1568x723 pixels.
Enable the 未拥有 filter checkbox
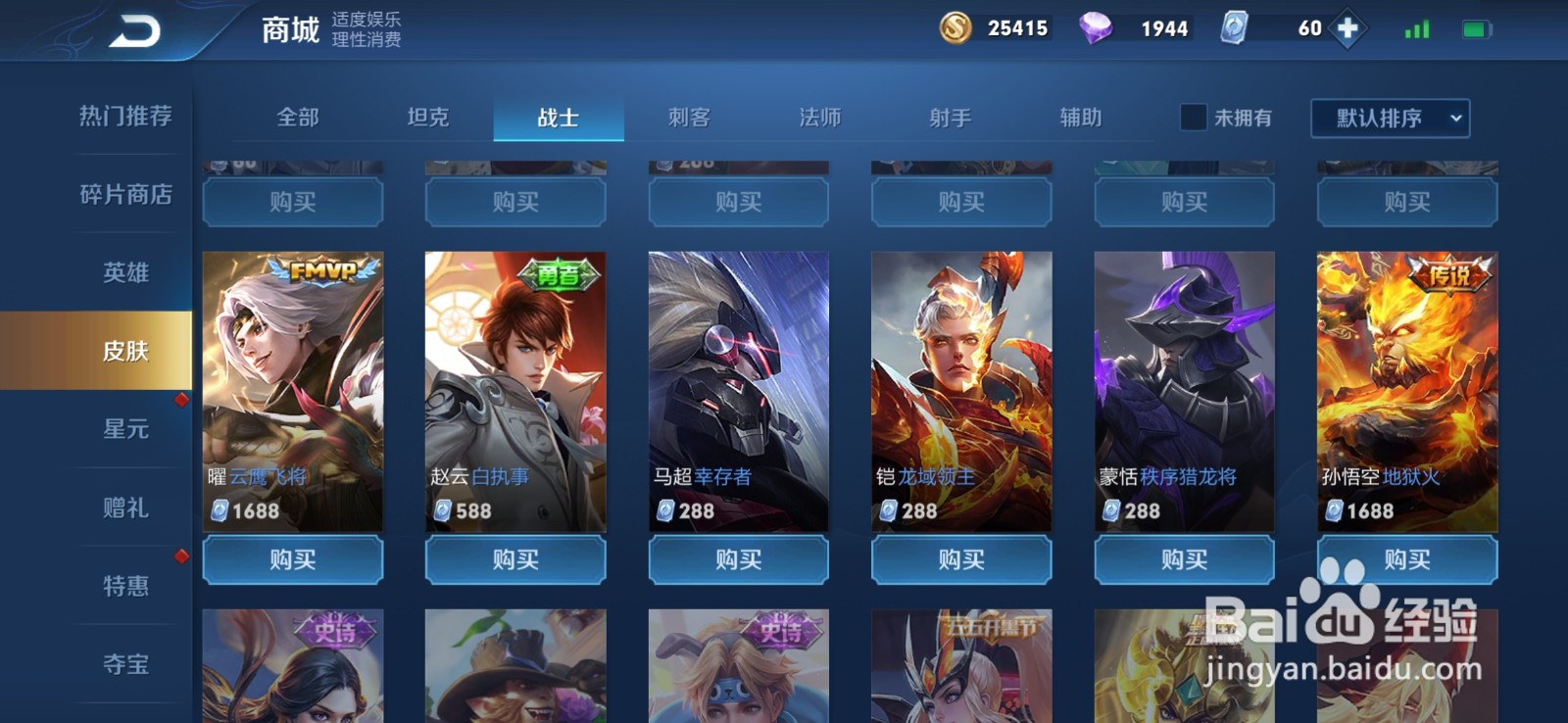(x=1192, y=118)
